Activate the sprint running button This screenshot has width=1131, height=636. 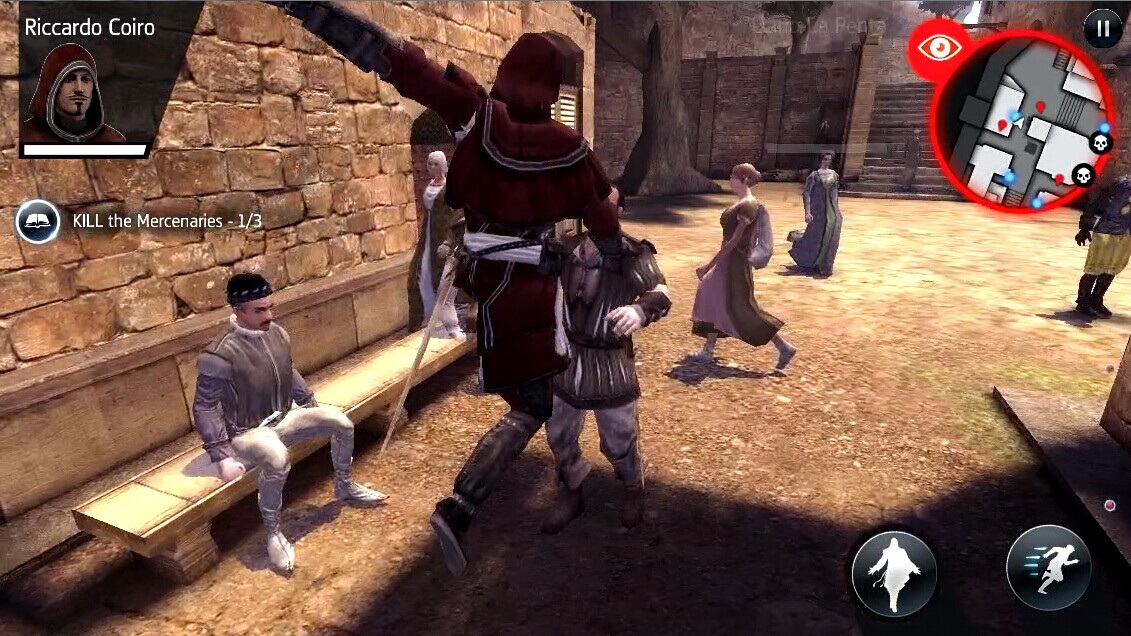pos(1048,567)
